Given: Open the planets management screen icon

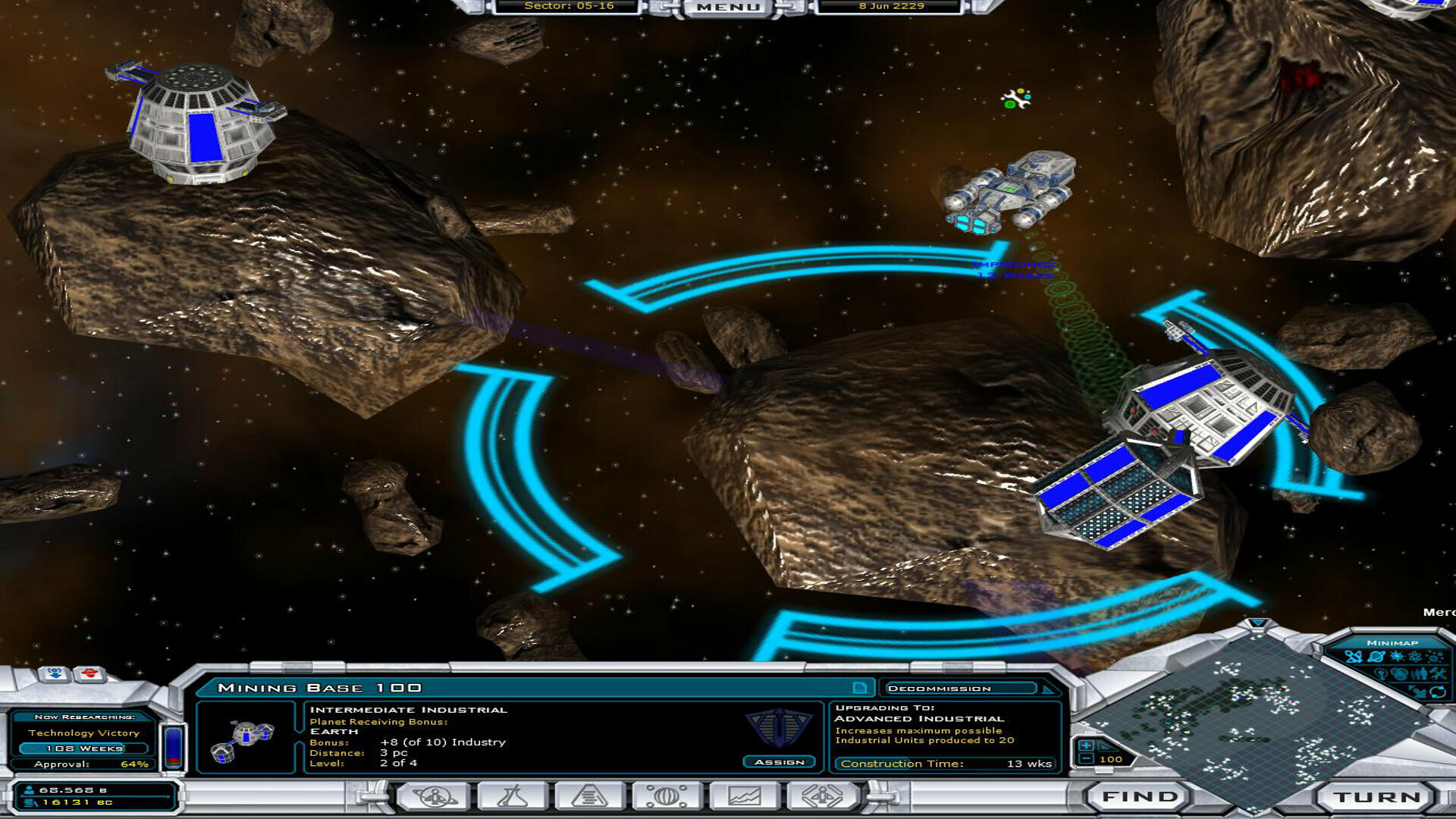Looking at the screenshot, I should tap(433, 797).
